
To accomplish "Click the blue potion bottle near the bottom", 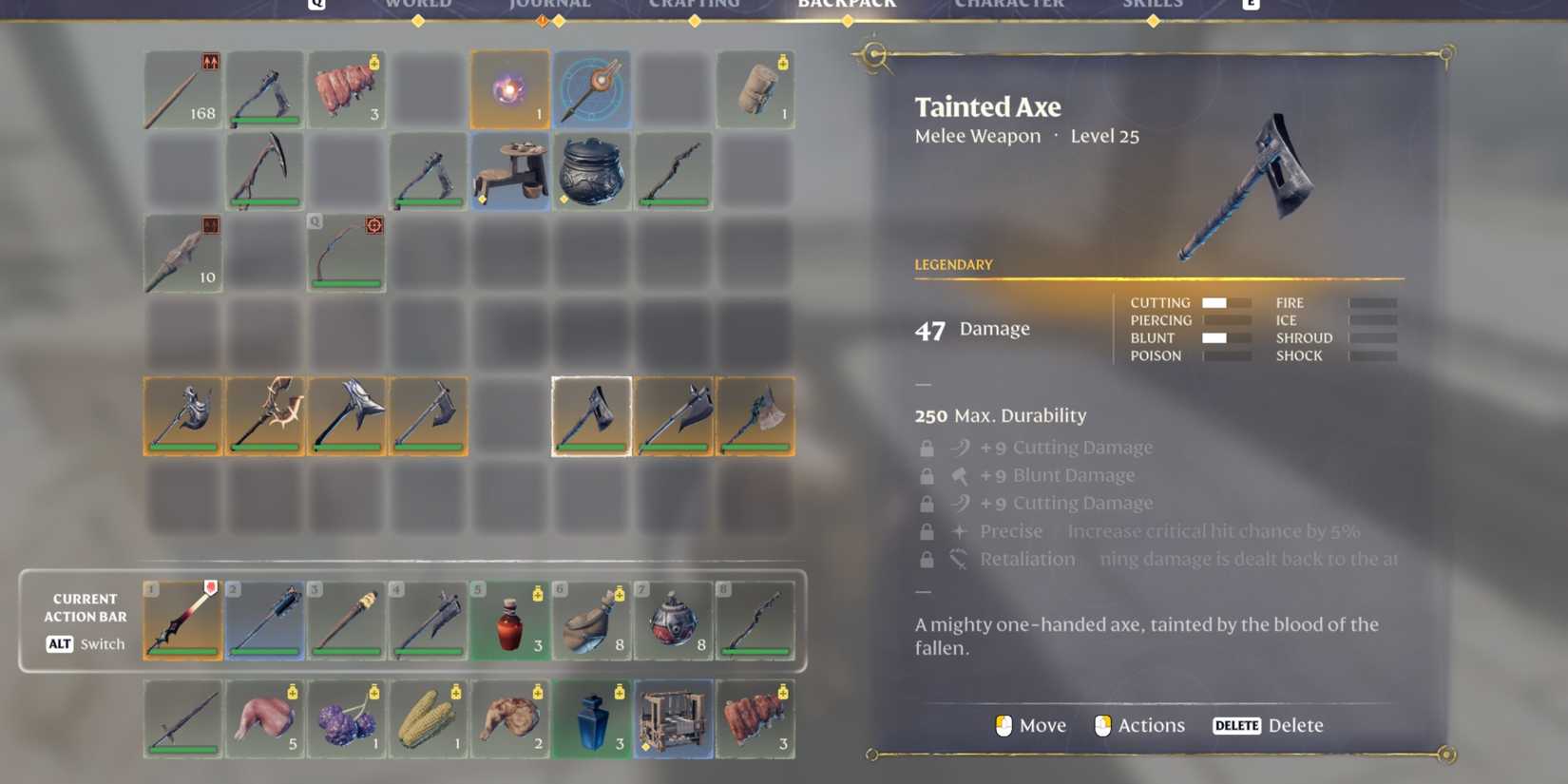I will (x=591, y=719).
